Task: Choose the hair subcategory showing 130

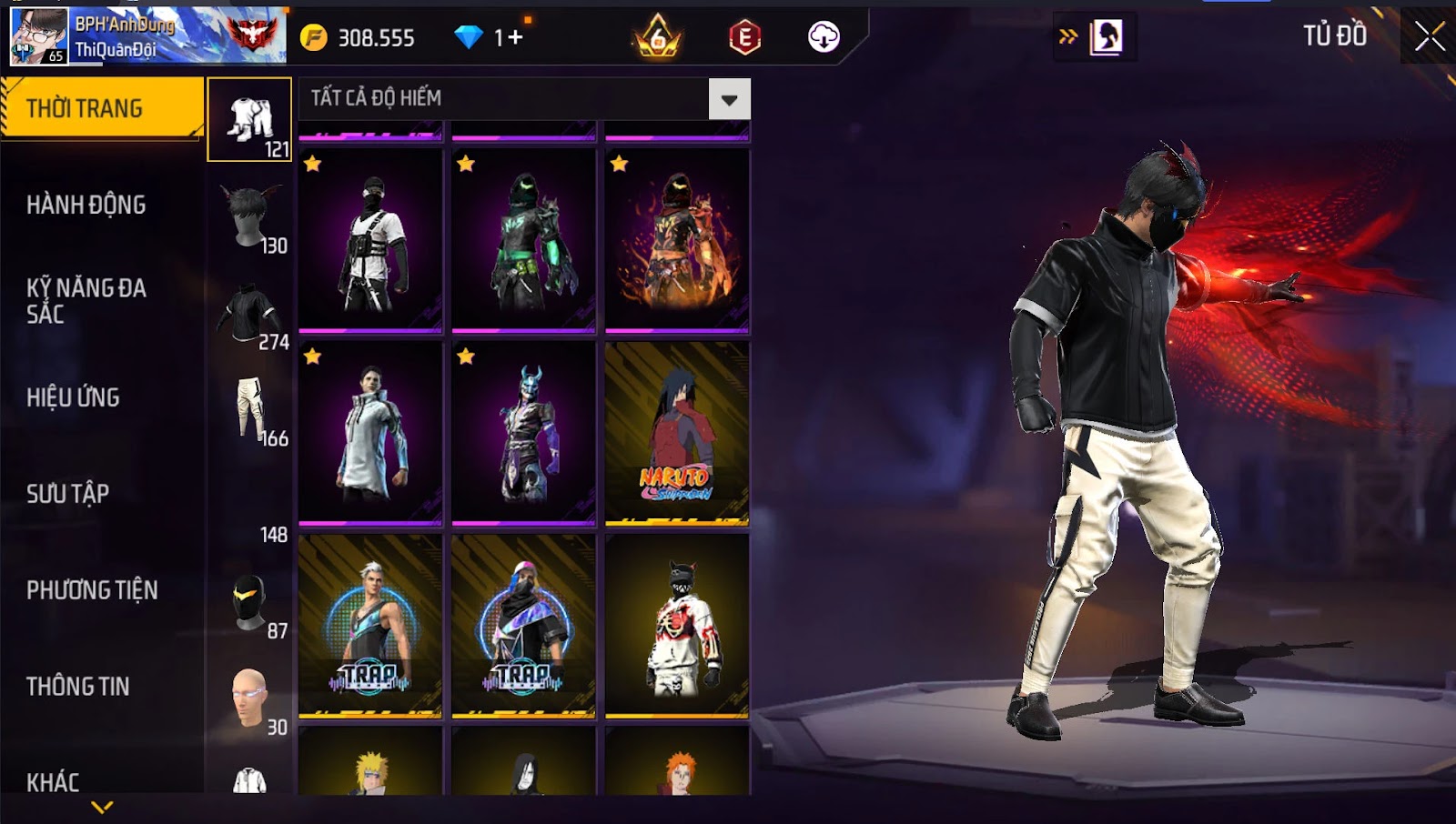Action: 250,218
